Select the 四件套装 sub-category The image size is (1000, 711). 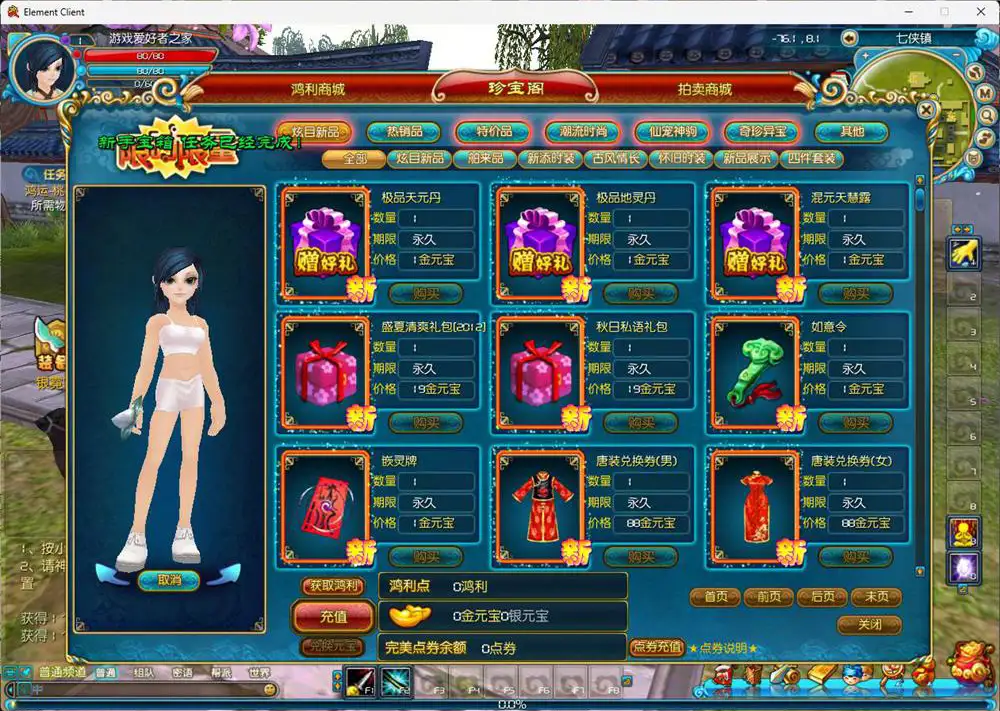coord(812,159)
